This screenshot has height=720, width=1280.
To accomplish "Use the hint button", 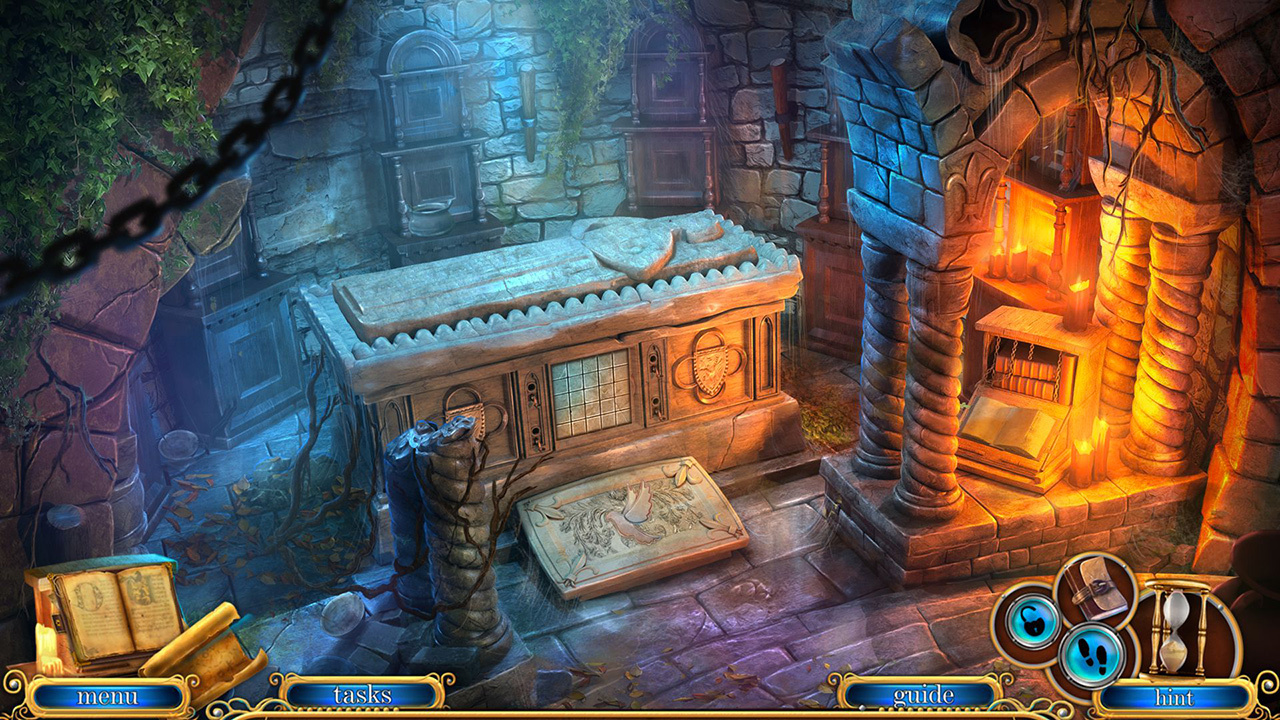I will pos(1174,696).
